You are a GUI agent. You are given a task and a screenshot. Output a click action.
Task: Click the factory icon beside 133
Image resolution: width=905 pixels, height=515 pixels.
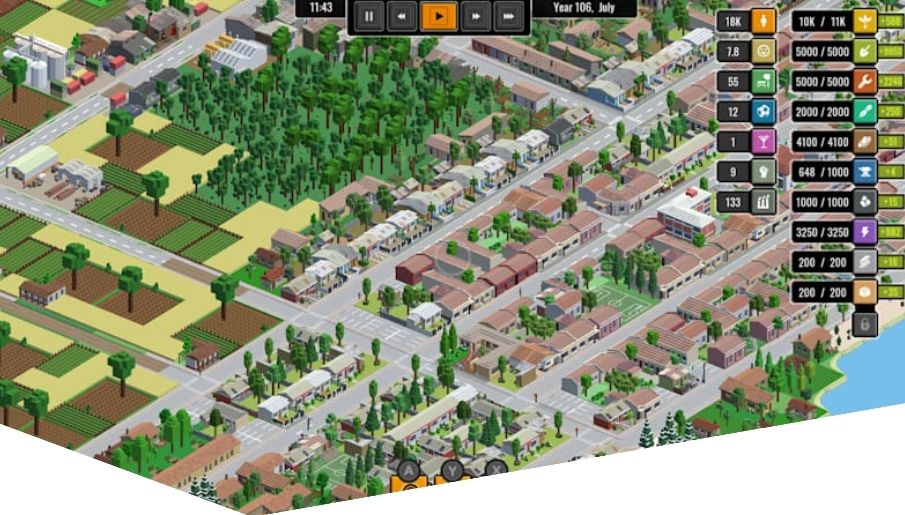tap(763, 201)
